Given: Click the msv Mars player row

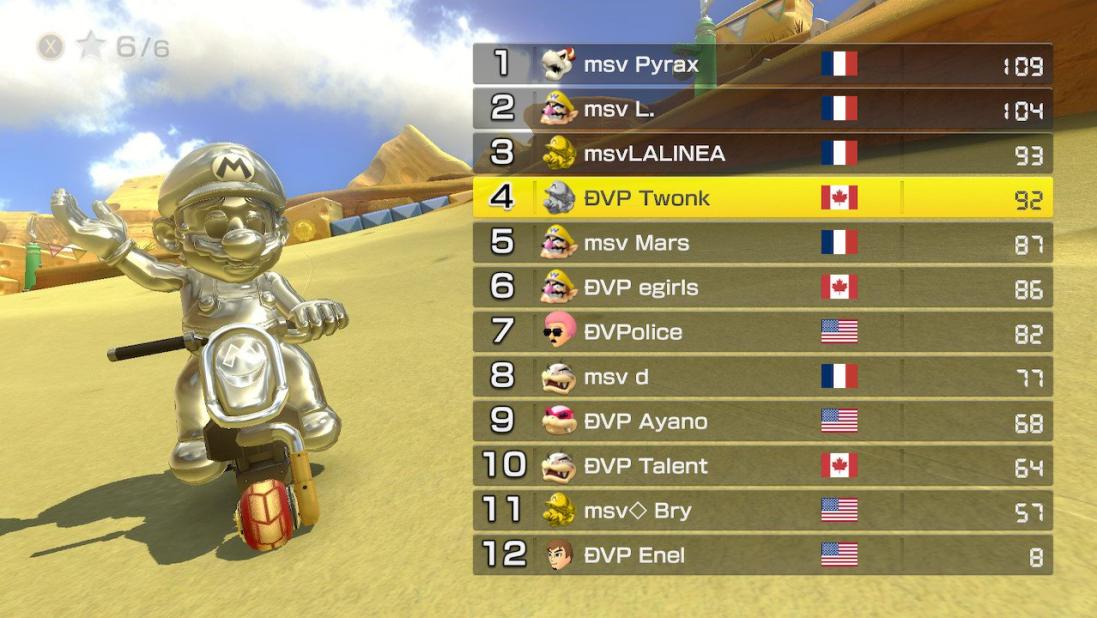Looking at the screenshot, I should coord(762,243).
